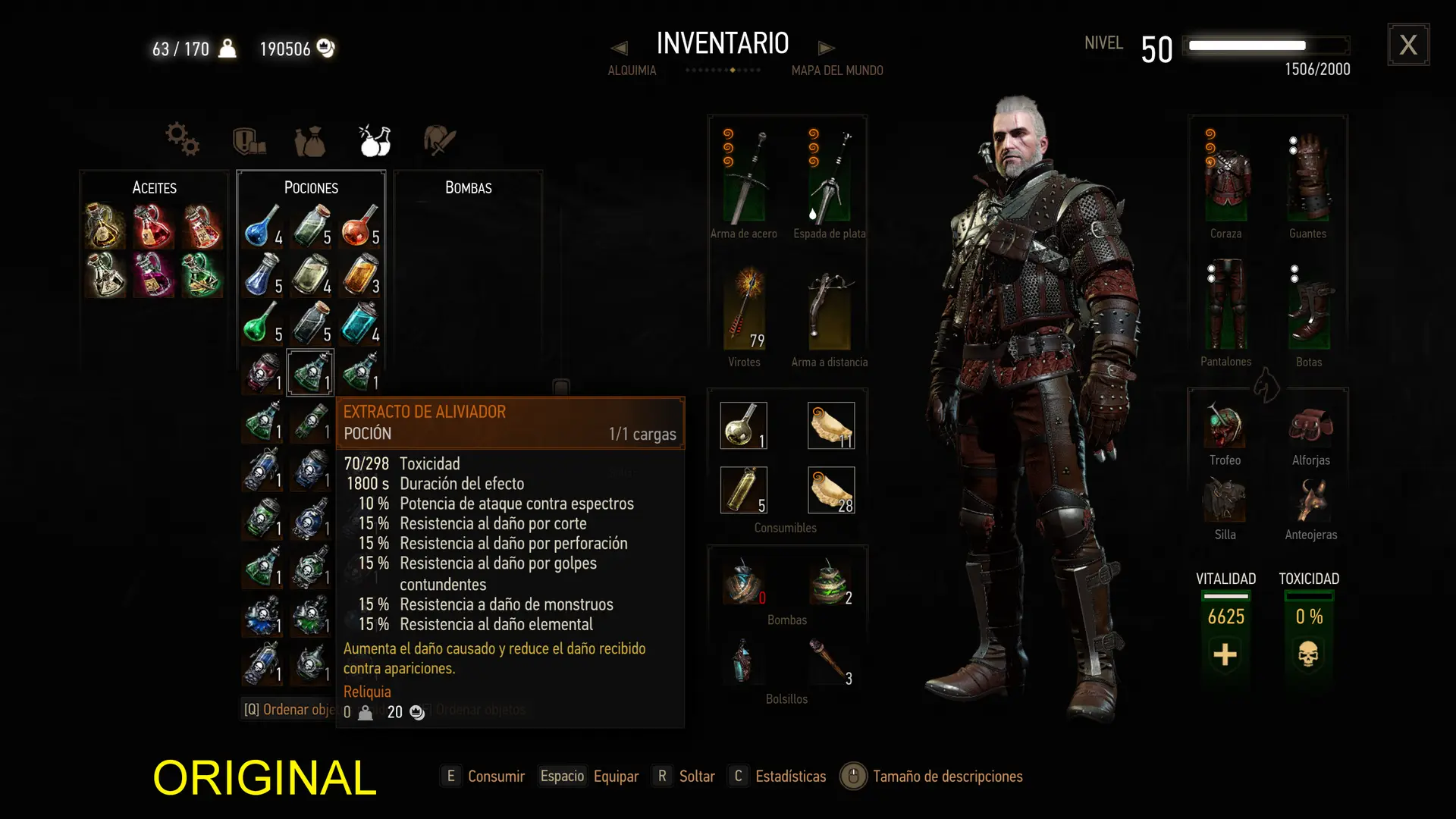Select the blue potion with 4 charges
Viewport: 1456px width, 819px height.
click(262, 226)
